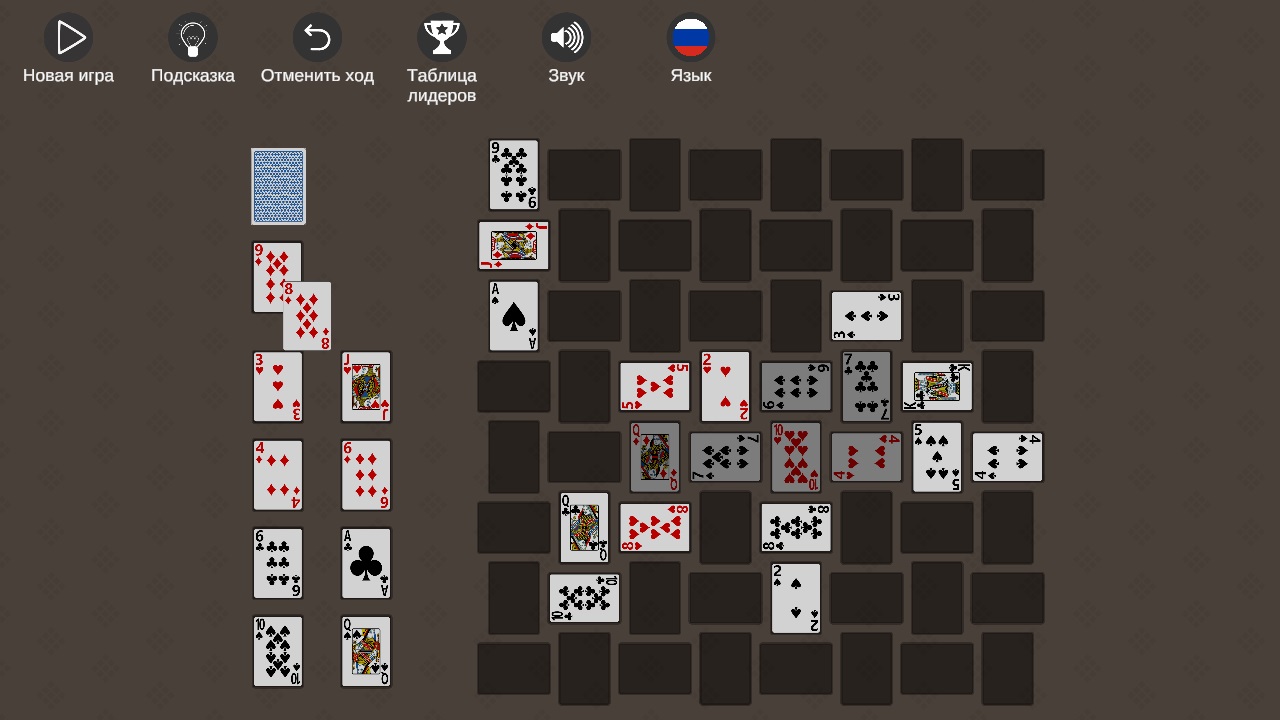Select the Jack of clubs in left column

click(x=366, y=387)
